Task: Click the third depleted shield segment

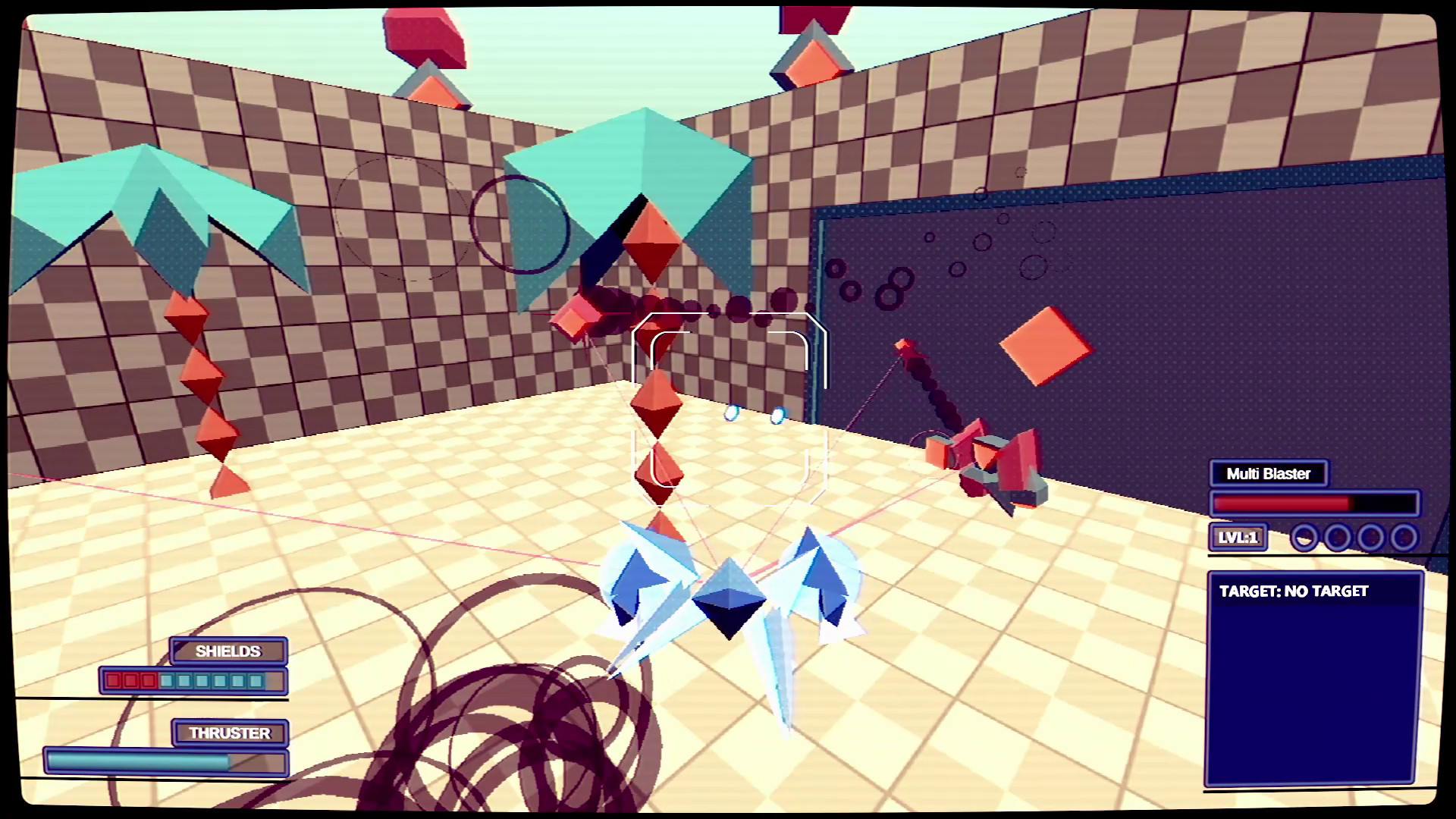Action: (x=149, y=681)
